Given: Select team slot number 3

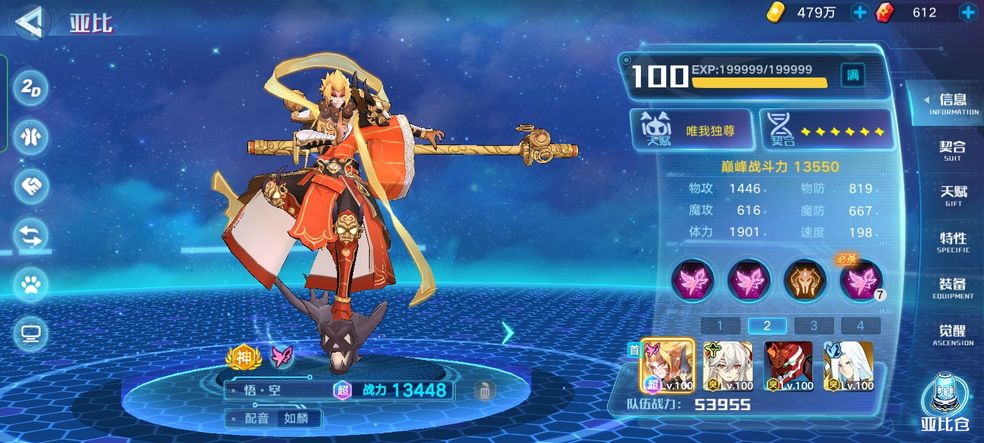Looking at the screenshot, I should (x=813, y=325).
